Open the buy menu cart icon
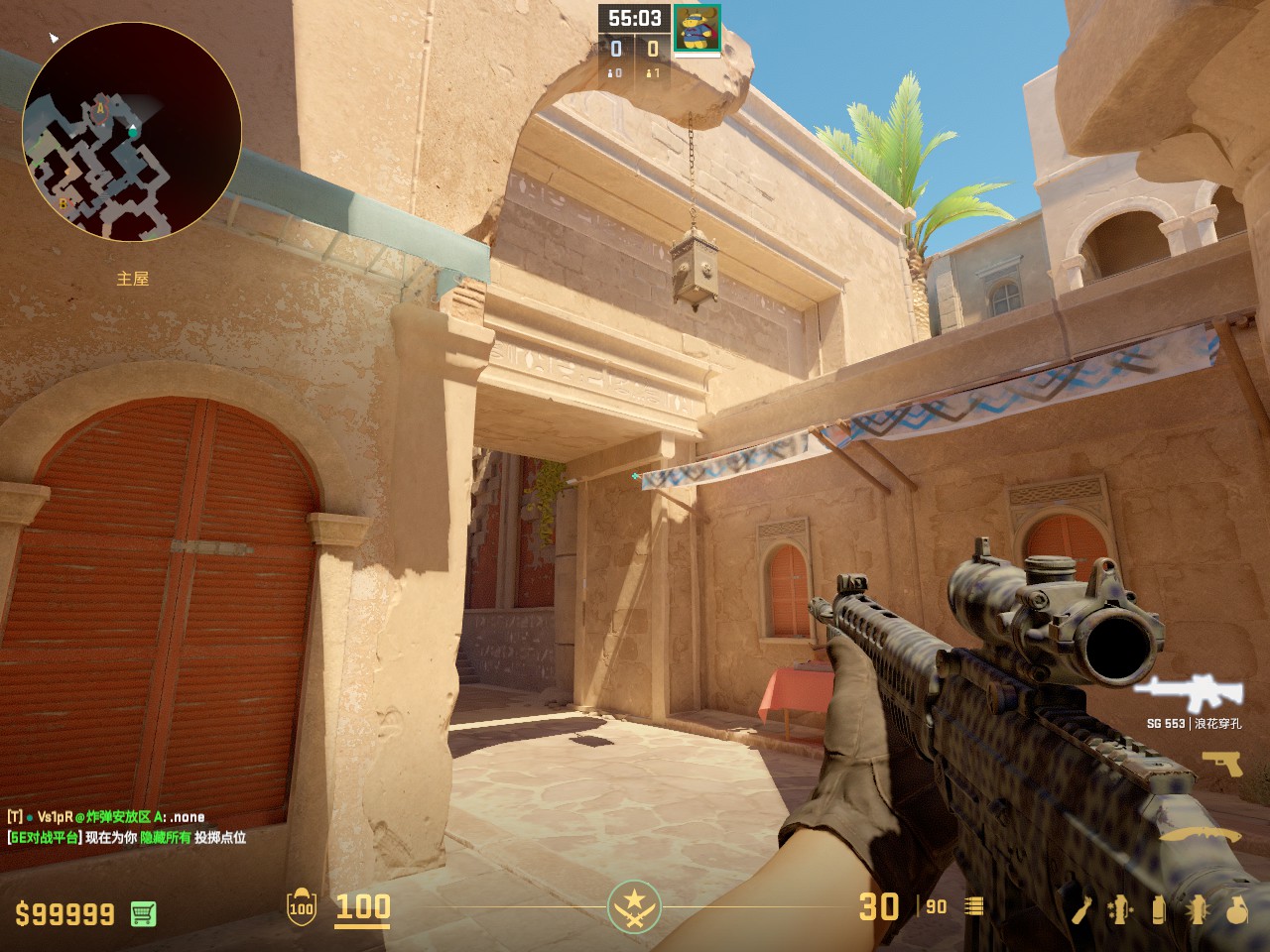The width and height of the screenshot is (1270, 952). 143,913
